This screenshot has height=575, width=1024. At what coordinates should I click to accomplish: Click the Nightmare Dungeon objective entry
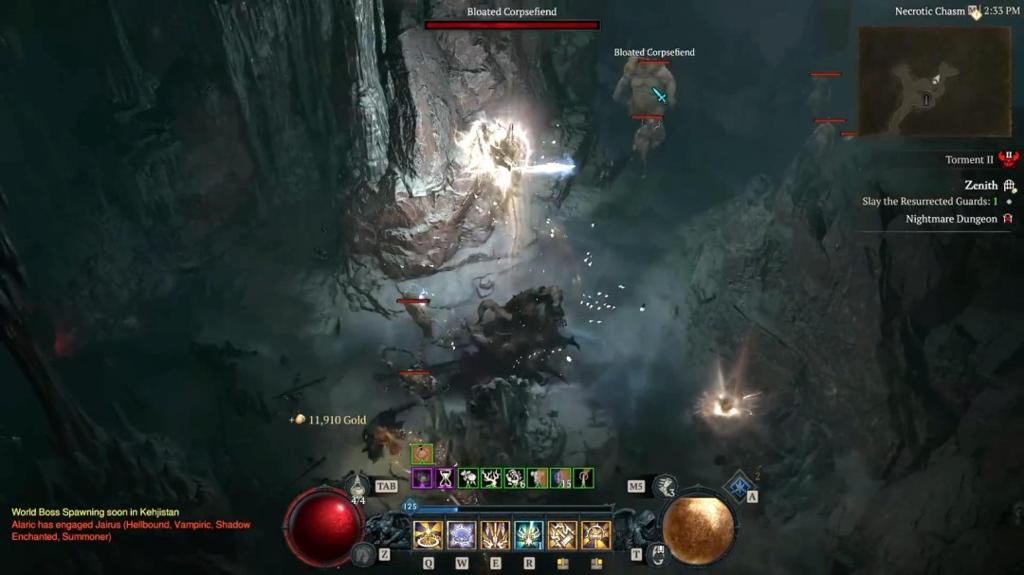click(x=951, y=219)
